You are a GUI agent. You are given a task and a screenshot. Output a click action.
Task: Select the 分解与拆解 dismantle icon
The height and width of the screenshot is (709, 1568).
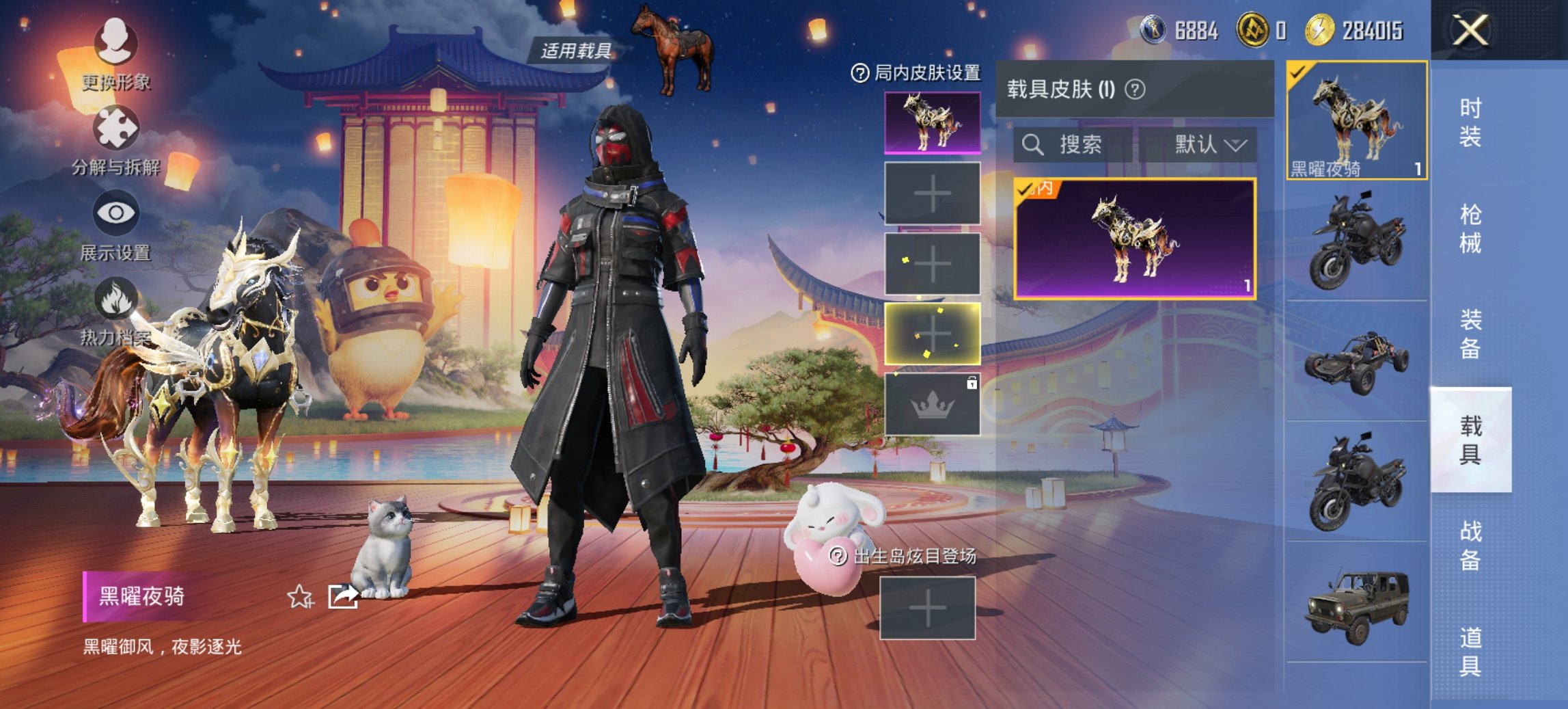point(116,126)
